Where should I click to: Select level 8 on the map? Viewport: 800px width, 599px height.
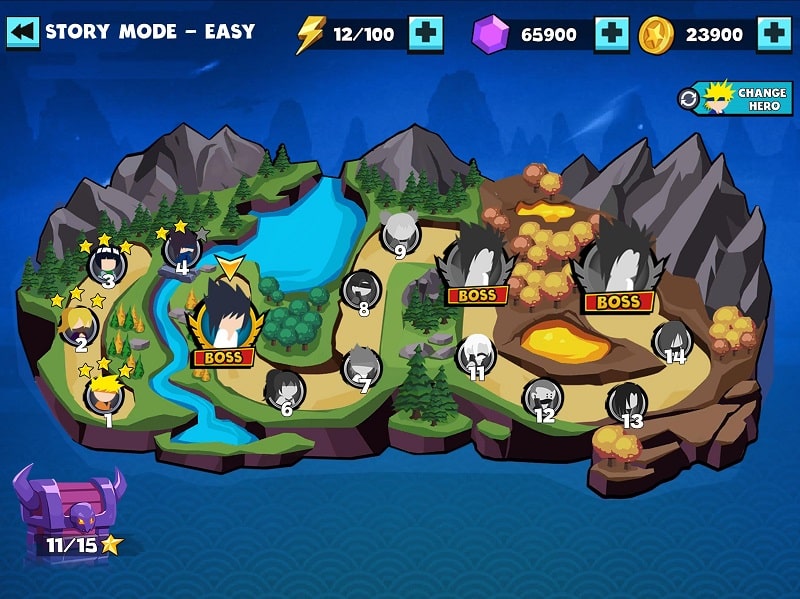361,289
